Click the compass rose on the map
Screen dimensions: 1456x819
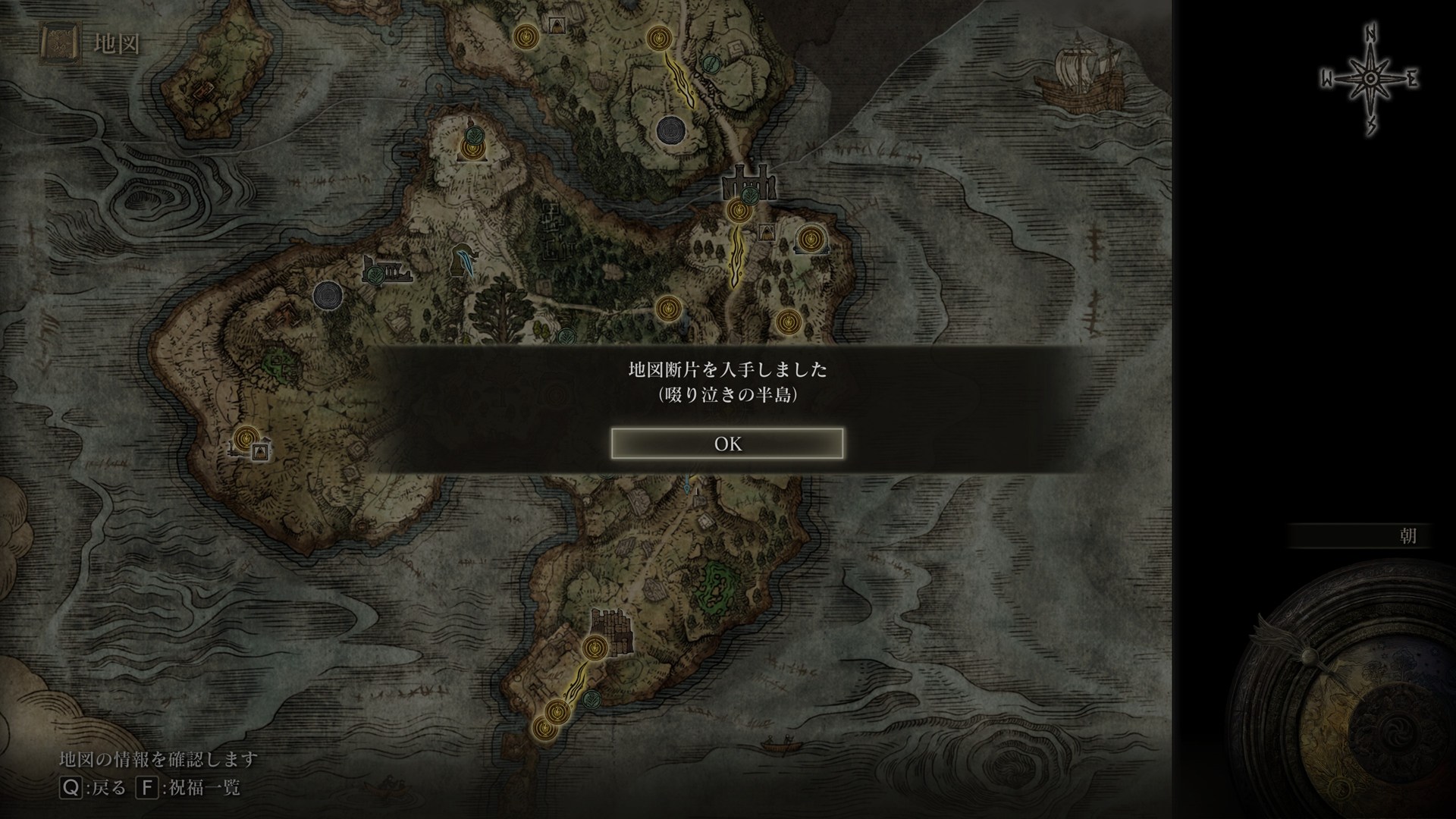(1370, 80)
